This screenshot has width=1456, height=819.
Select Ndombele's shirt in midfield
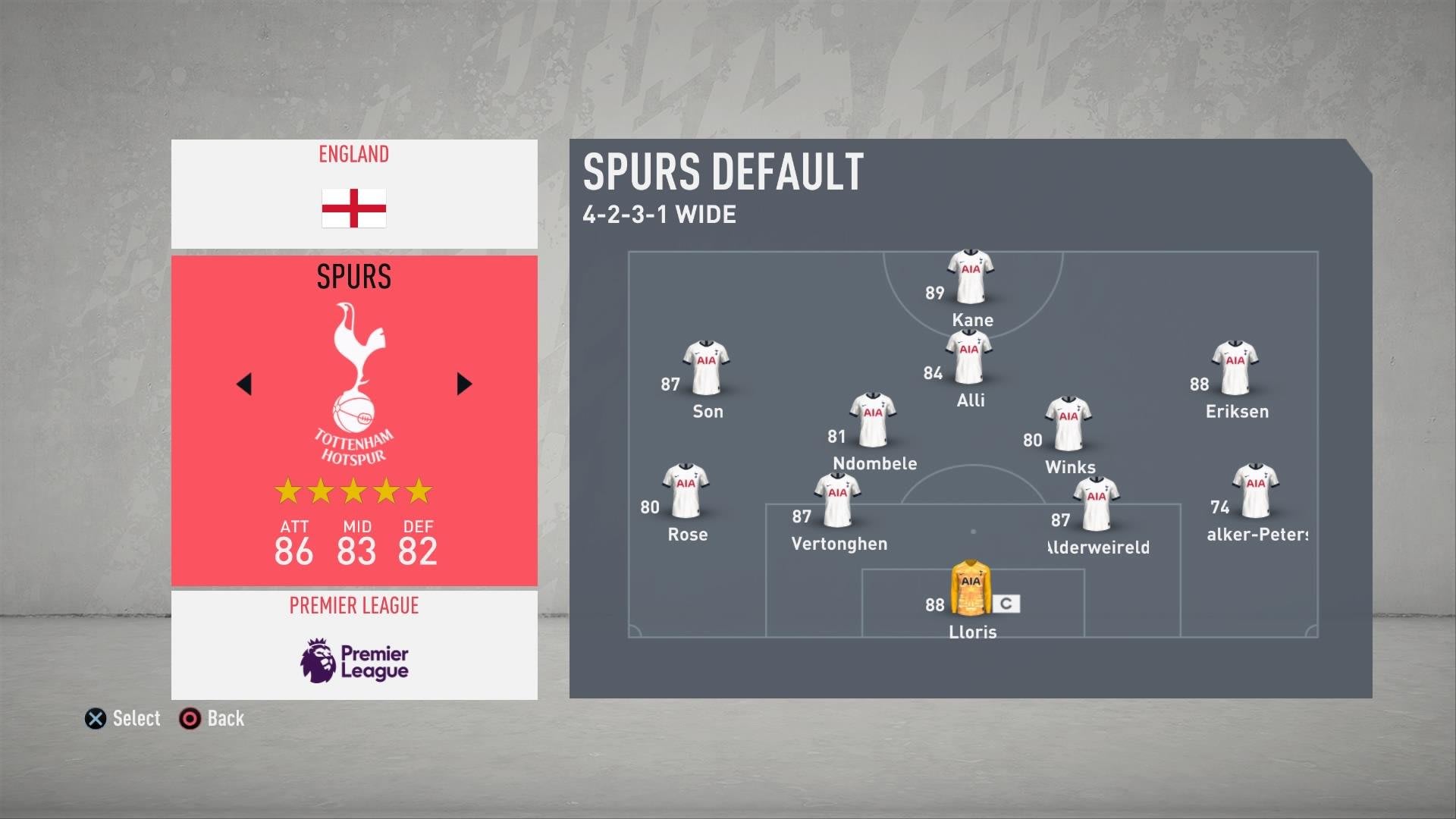click(873, 420)
